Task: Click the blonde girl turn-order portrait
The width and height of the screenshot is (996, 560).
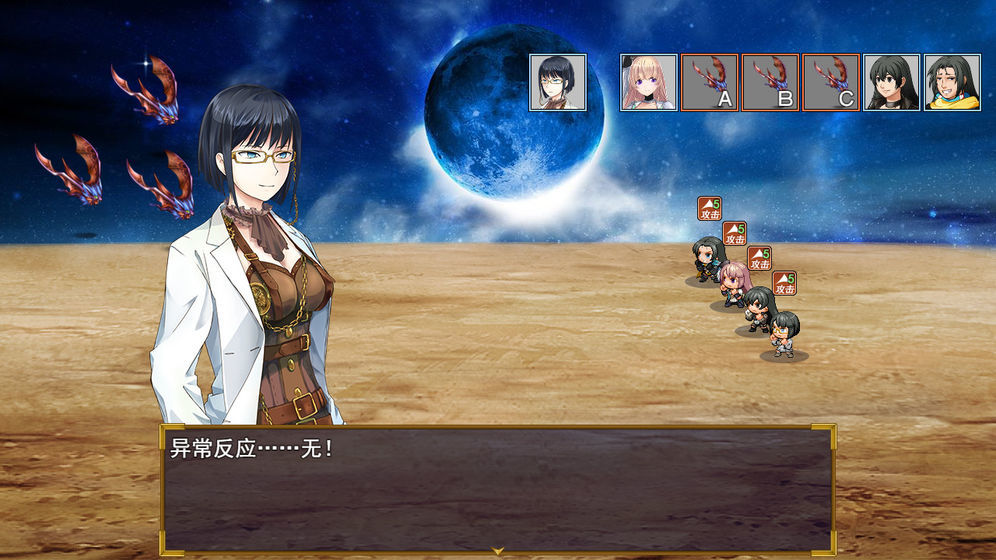Action: tap(648, 82)
